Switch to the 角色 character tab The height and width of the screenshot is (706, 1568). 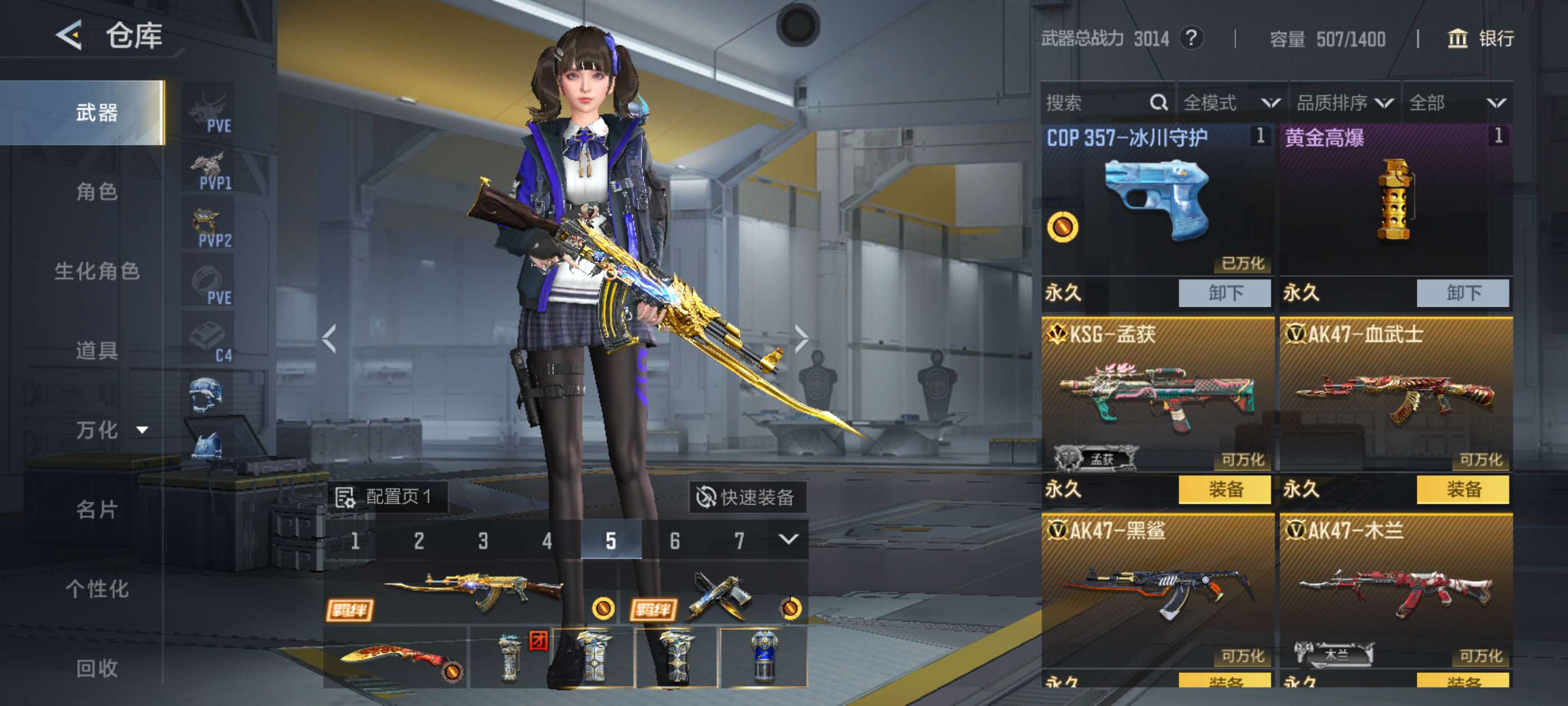point(96,192)
